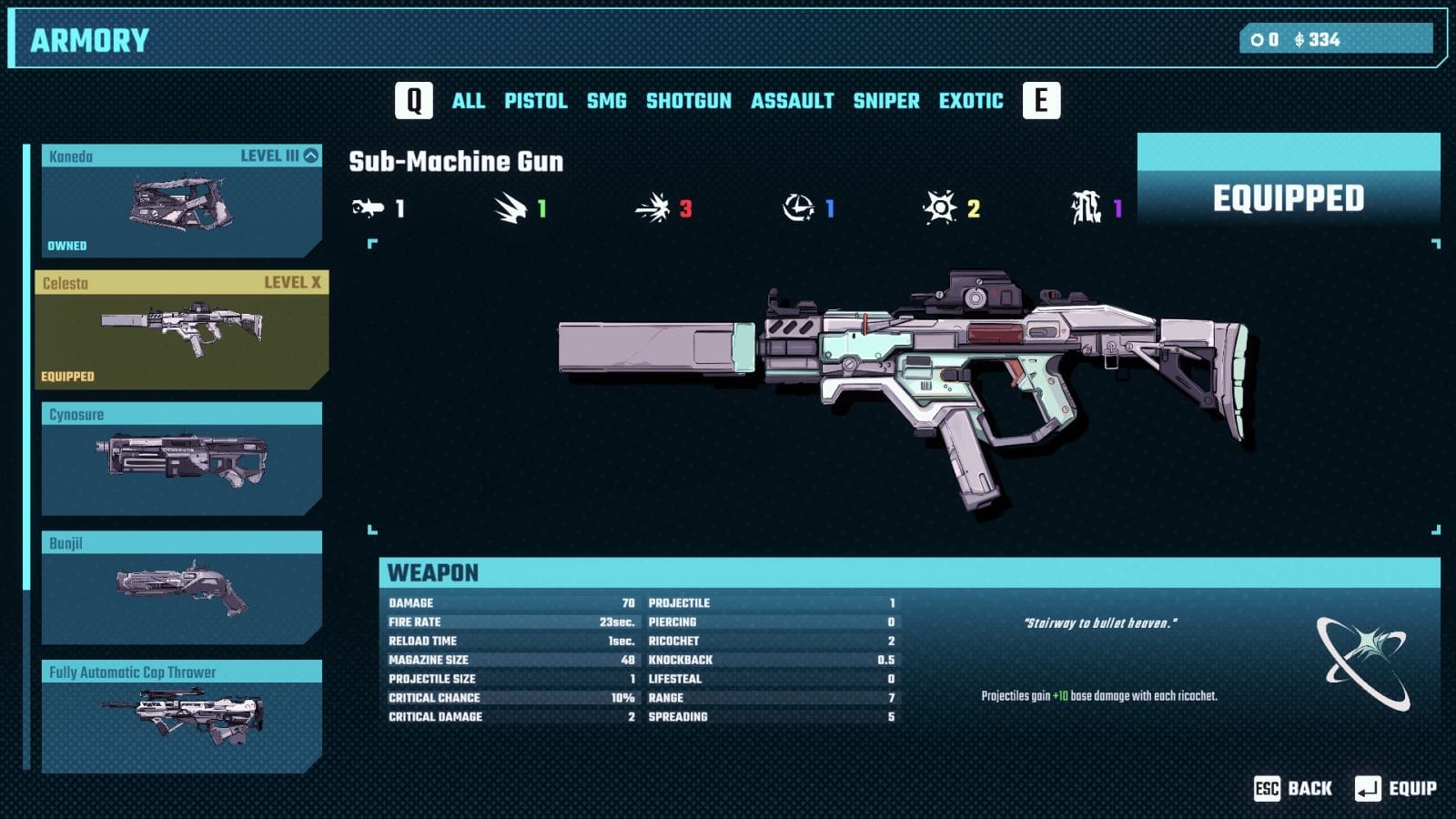Switch to the PISTOL category
This screenshot has height=819, width=1456.
[535, 101]
